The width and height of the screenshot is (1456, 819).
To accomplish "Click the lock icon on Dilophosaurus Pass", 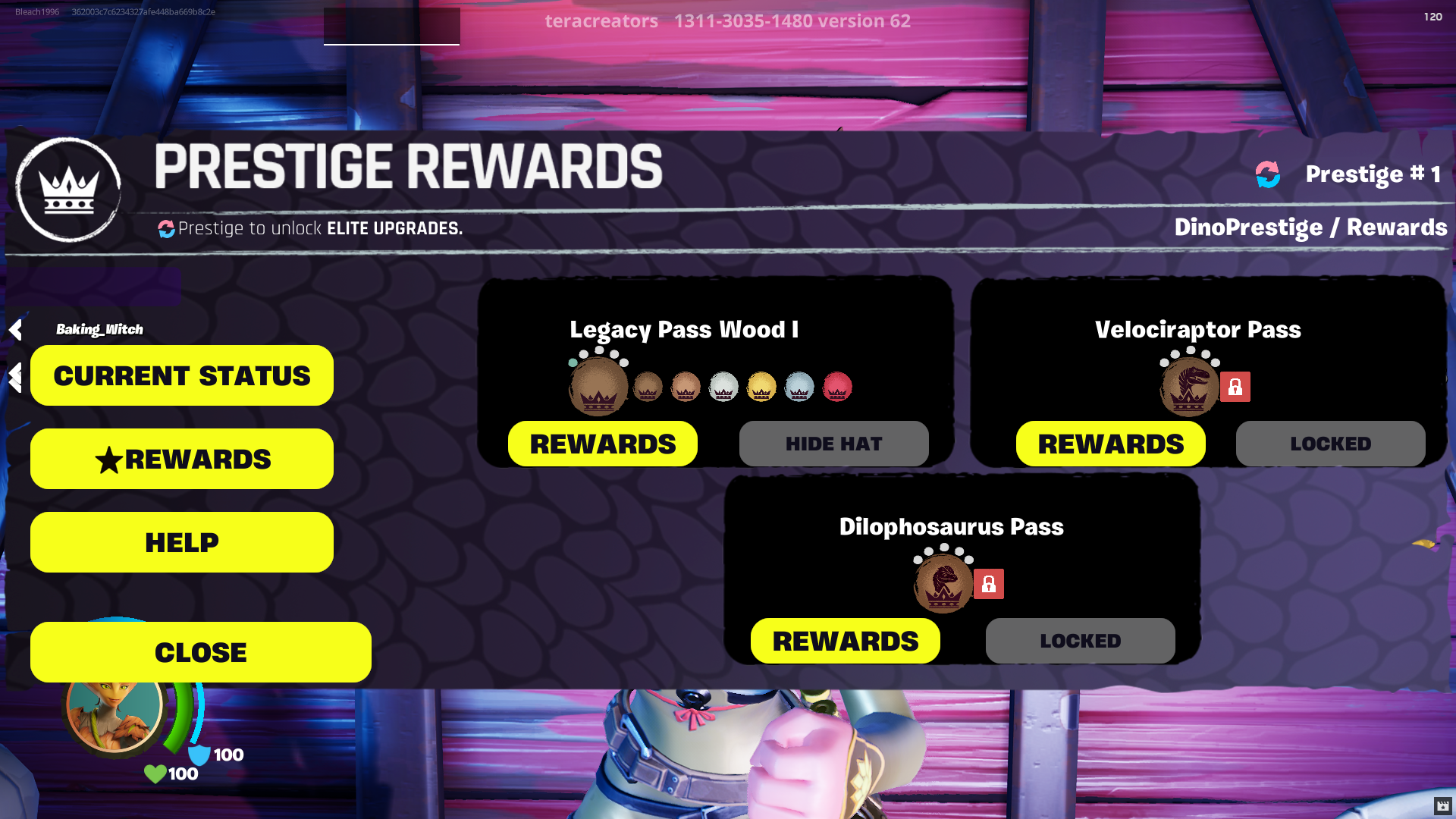I will pyautogui.click(x=990, y=584).
